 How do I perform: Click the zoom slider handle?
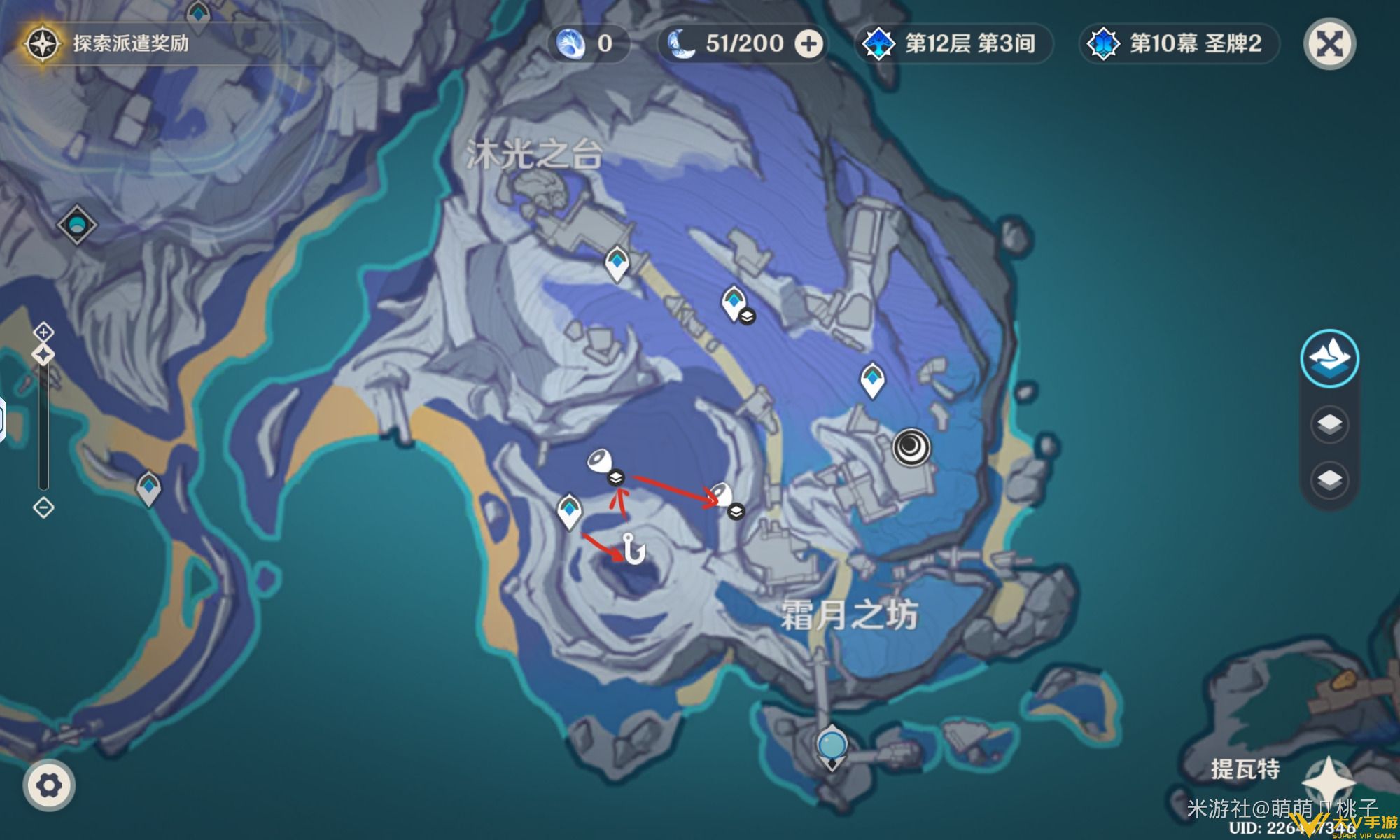43,355
